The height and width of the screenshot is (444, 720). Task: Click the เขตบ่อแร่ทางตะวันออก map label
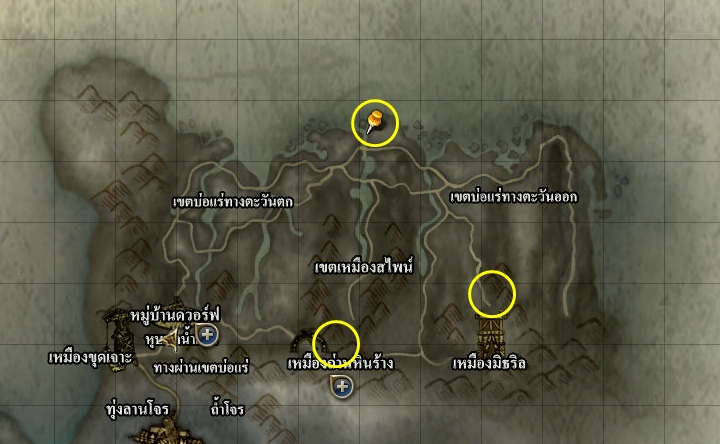tap(514, 197)
